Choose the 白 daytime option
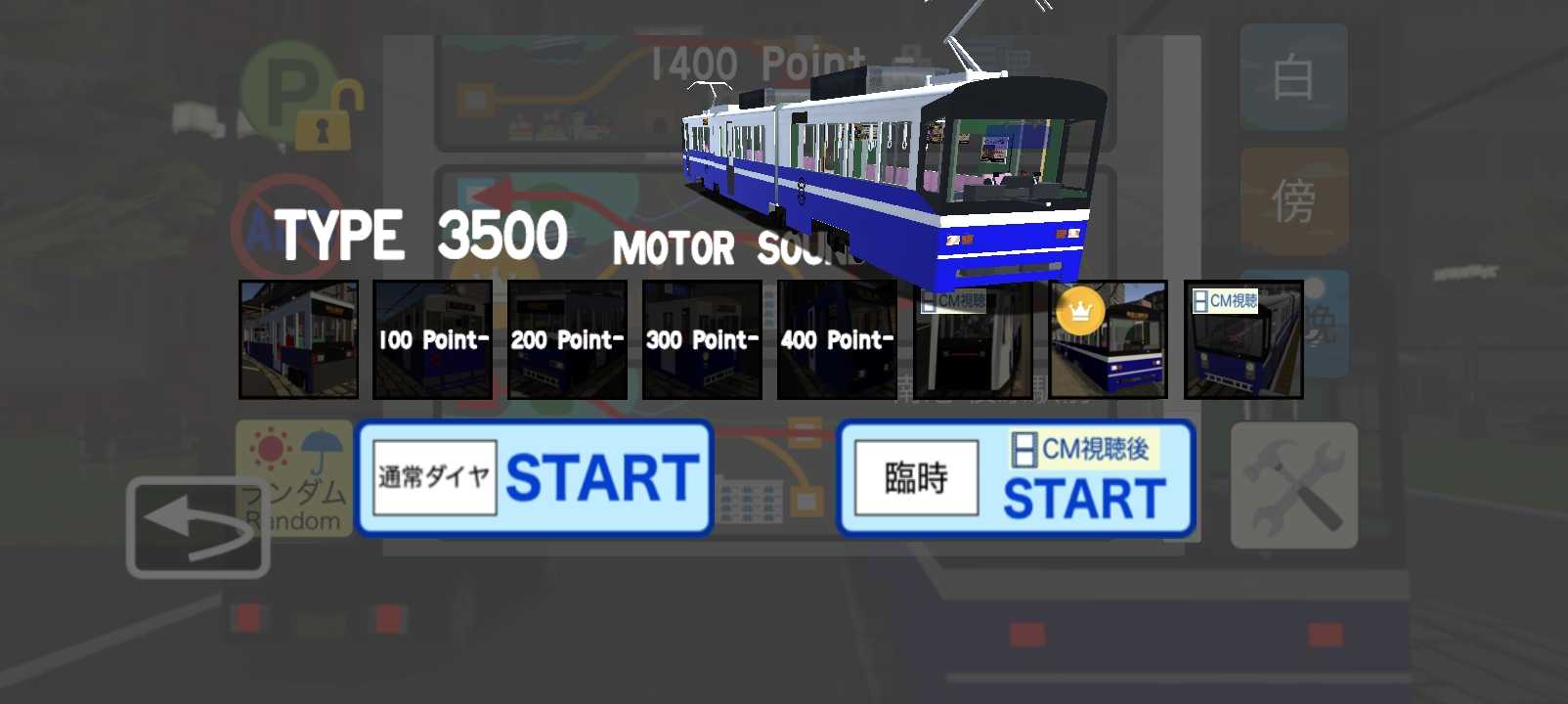 click(1293, 78)
